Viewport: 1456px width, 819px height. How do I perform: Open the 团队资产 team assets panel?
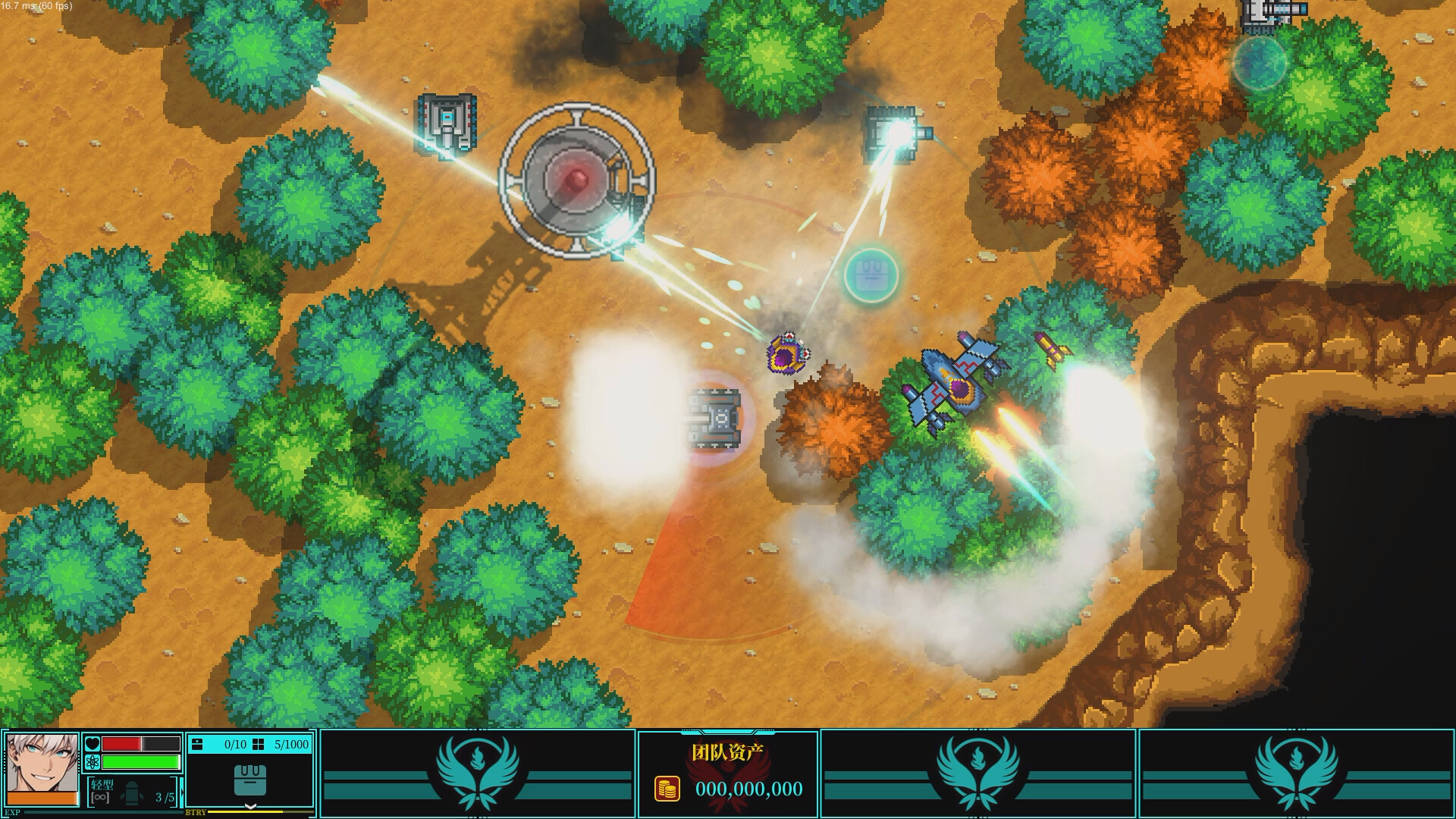[730, 750]
